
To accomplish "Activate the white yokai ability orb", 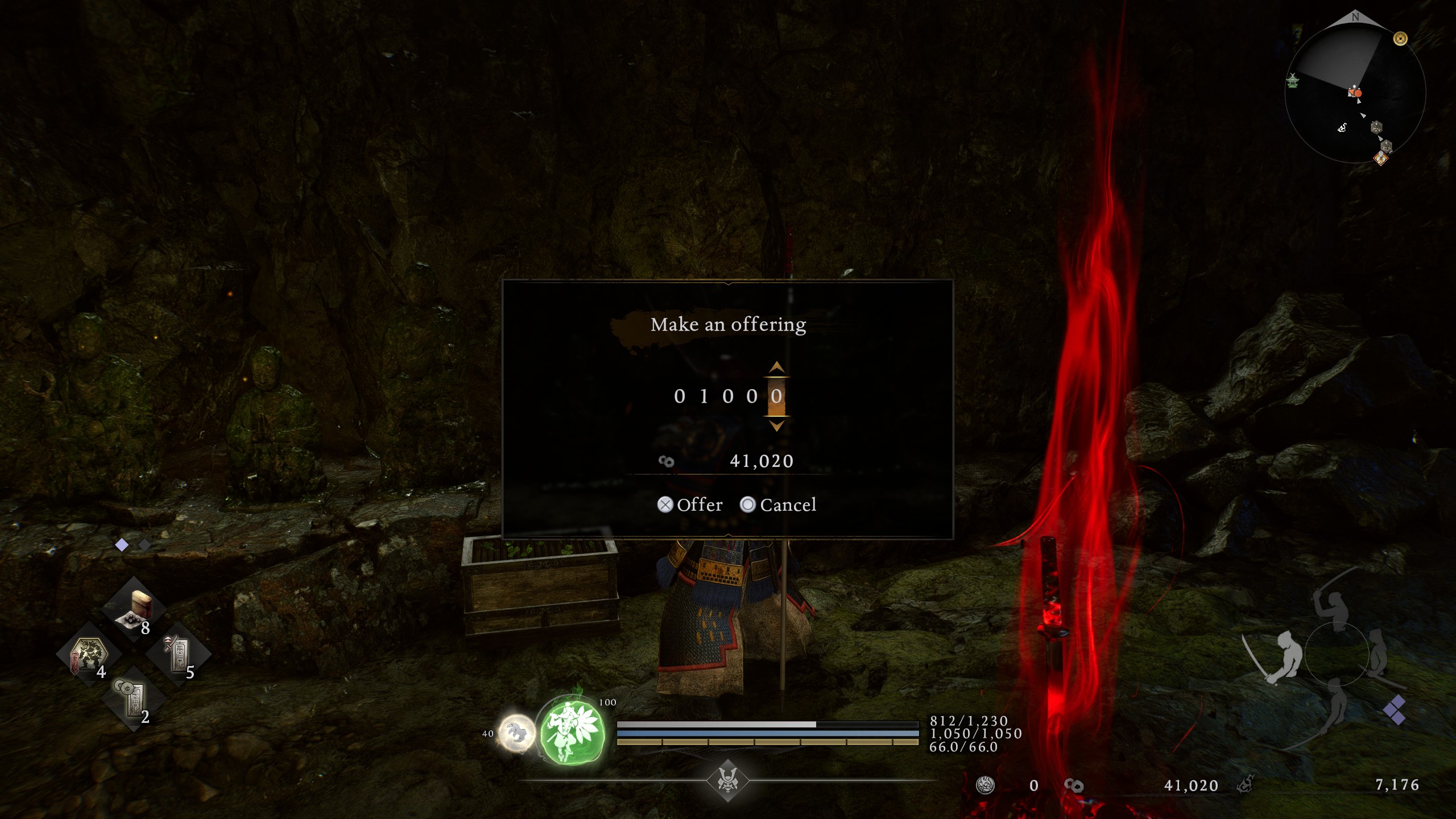I will click(516, 733).
